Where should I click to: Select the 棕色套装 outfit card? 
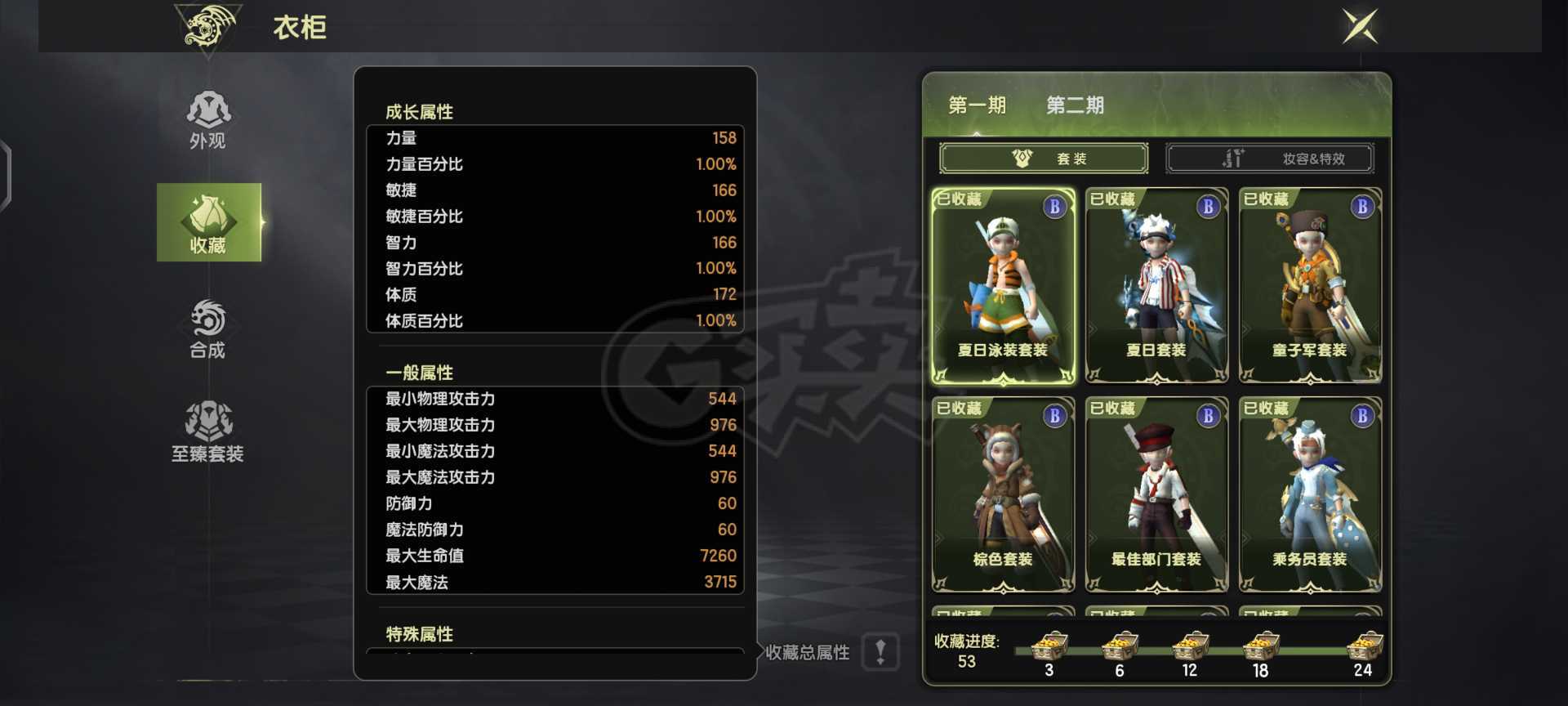[1003, 494]
